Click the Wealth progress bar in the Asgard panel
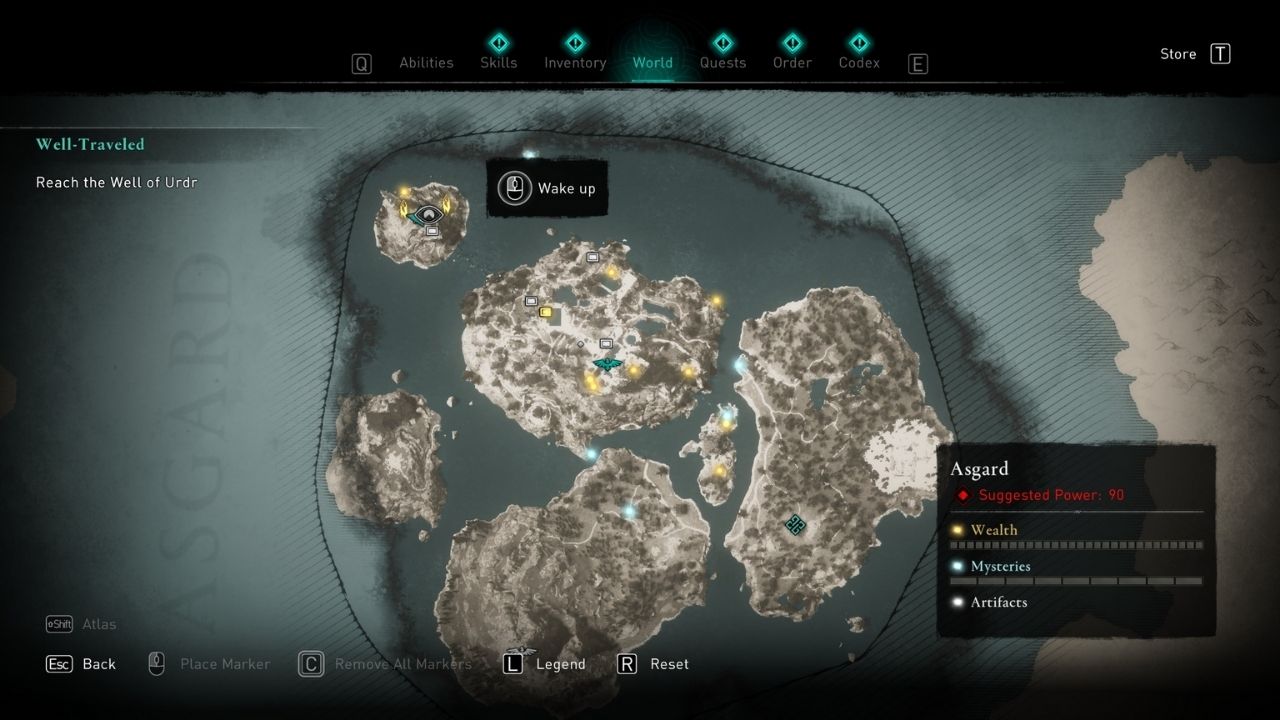This screenshot has height=720, width=1280. (x=1075, y=544)
